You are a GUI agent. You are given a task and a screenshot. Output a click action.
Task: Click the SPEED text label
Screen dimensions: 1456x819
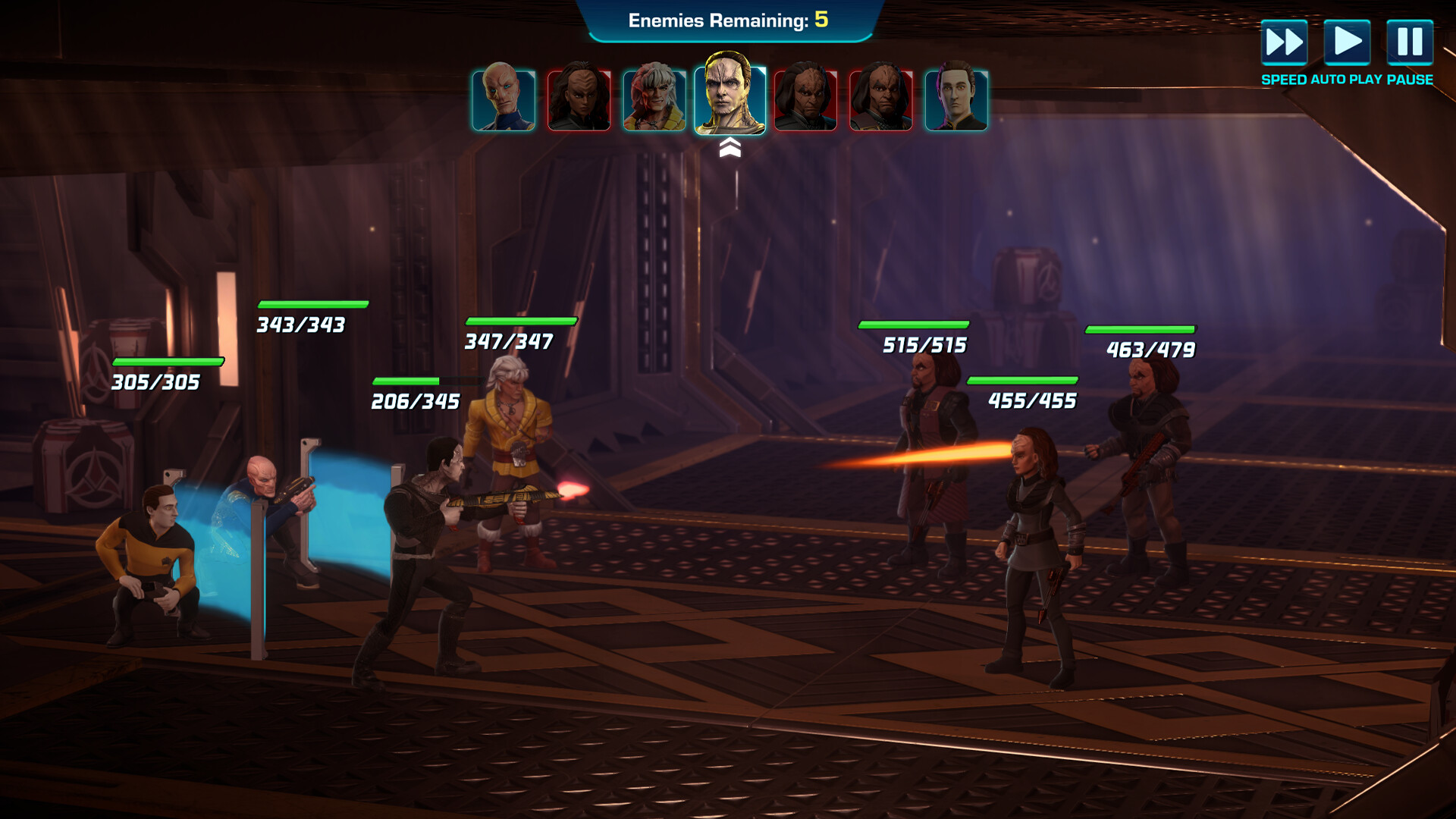click(x=1285, y=78)
